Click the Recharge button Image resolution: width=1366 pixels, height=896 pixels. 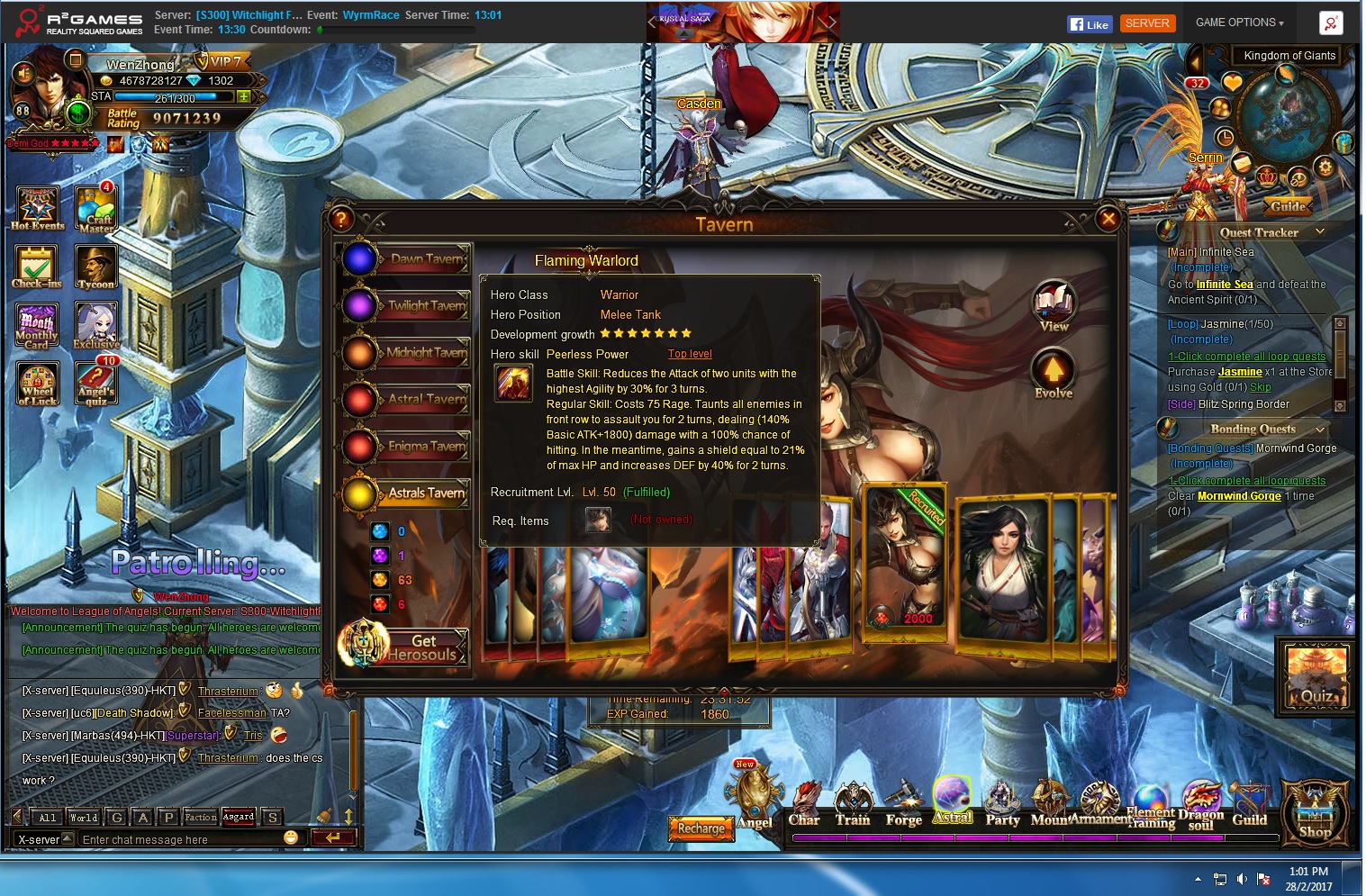[701, 828]
